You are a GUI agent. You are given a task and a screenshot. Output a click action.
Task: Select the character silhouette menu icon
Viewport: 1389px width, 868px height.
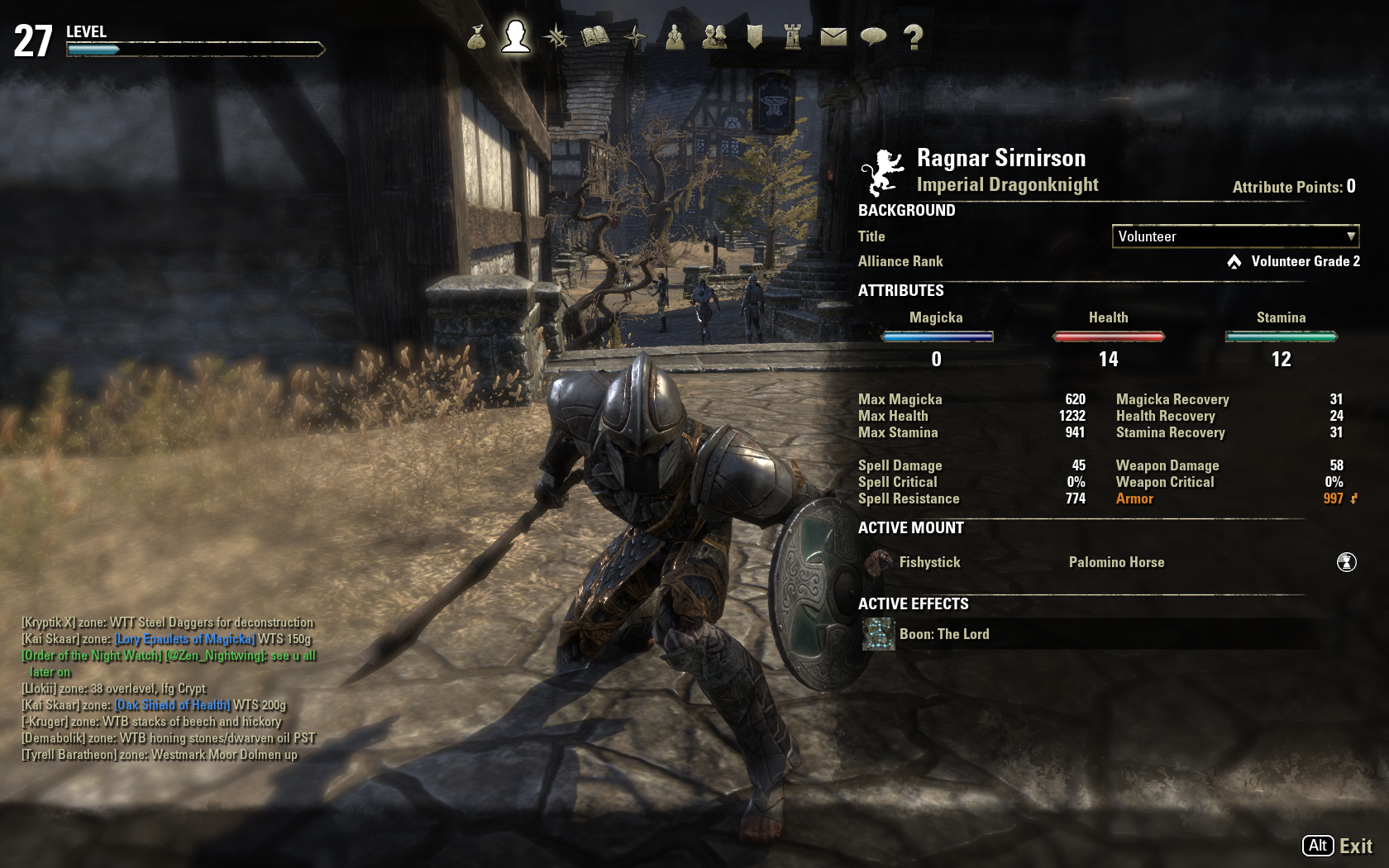516,36
